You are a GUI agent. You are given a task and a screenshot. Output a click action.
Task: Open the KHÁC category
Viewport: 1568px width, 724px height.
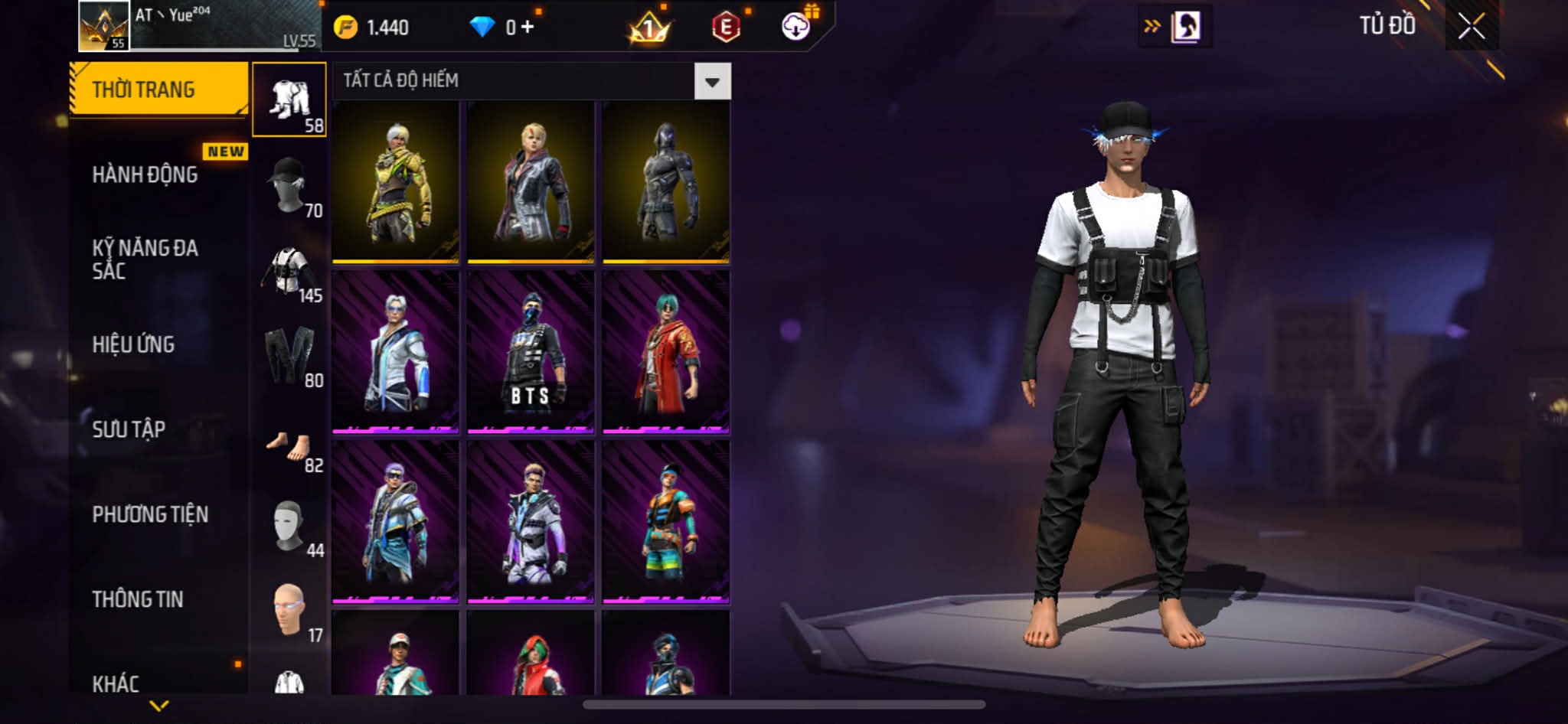coord(116,683)
